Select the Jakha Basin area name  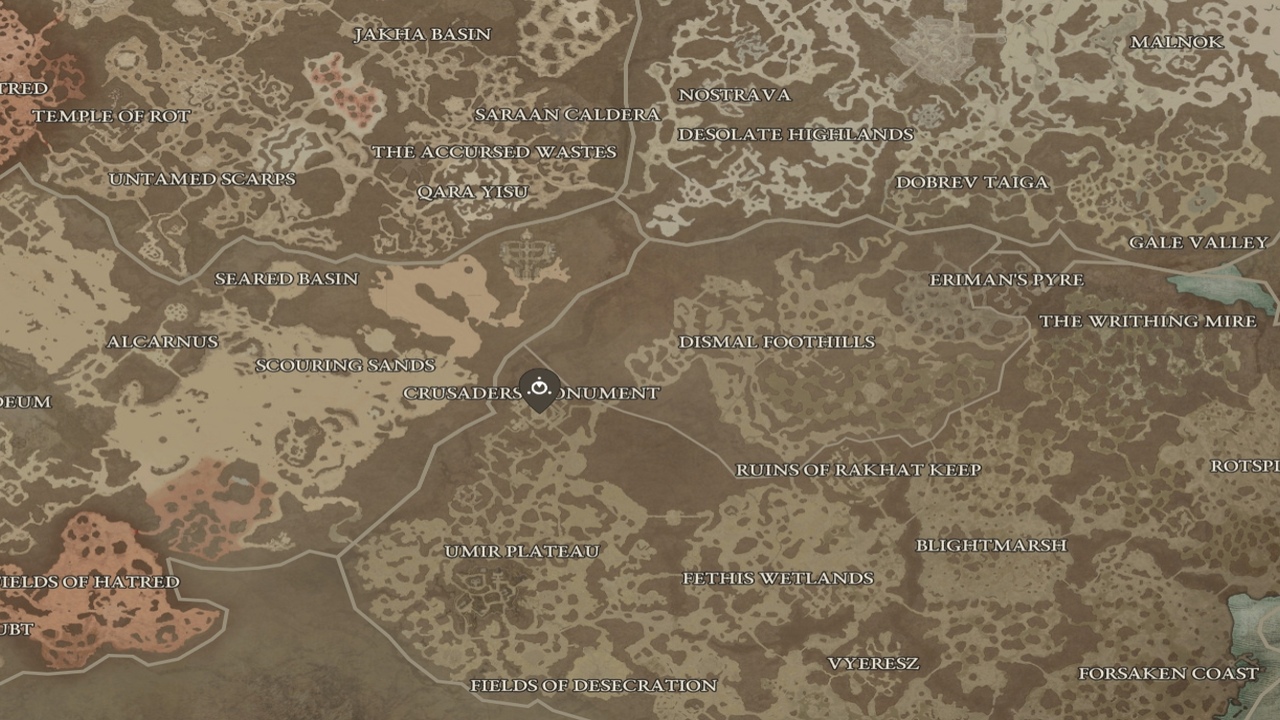click(x=423, y=33)
